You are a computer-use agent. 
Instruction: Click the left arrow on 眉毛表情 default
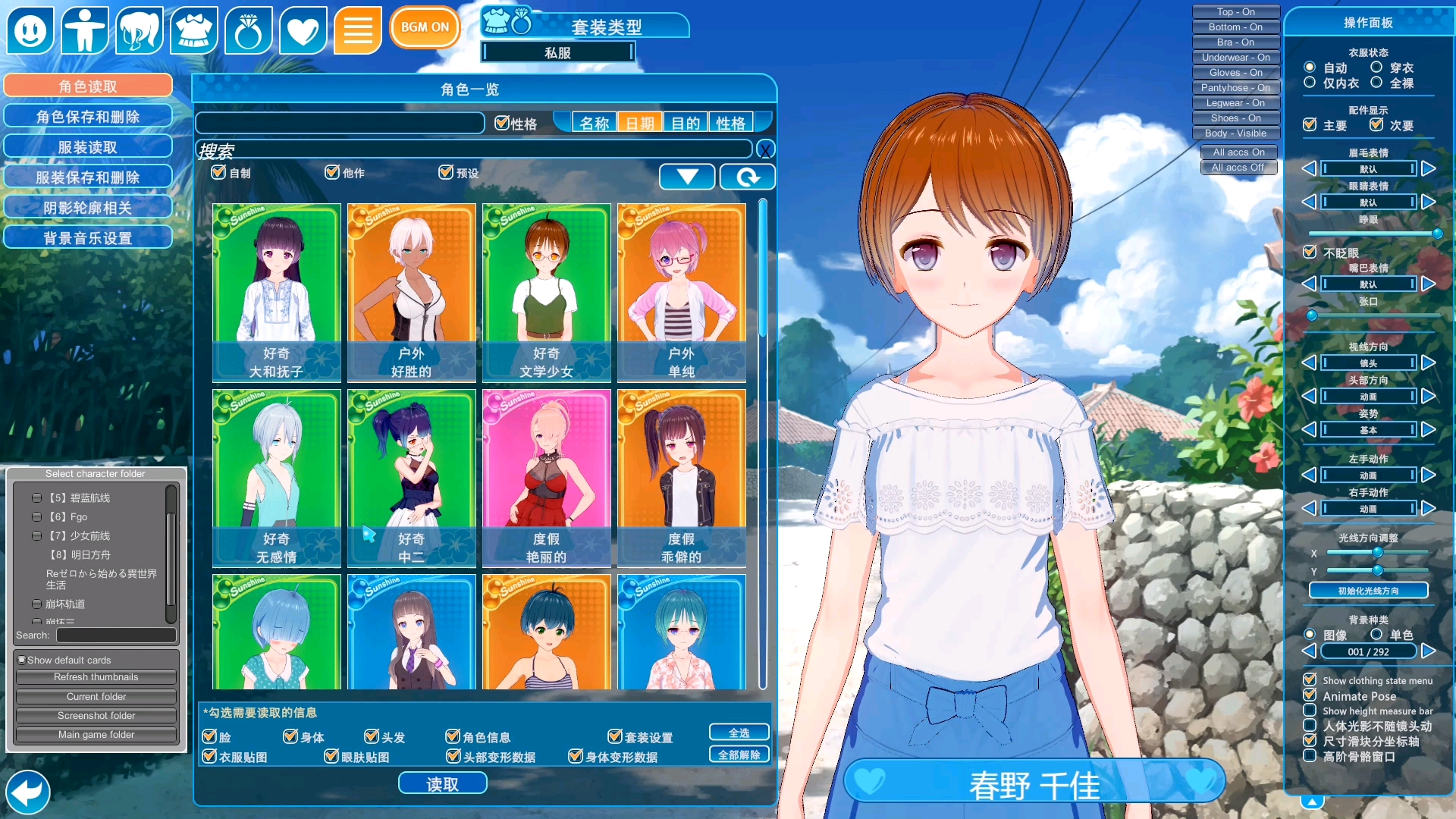pos(1309,168)
